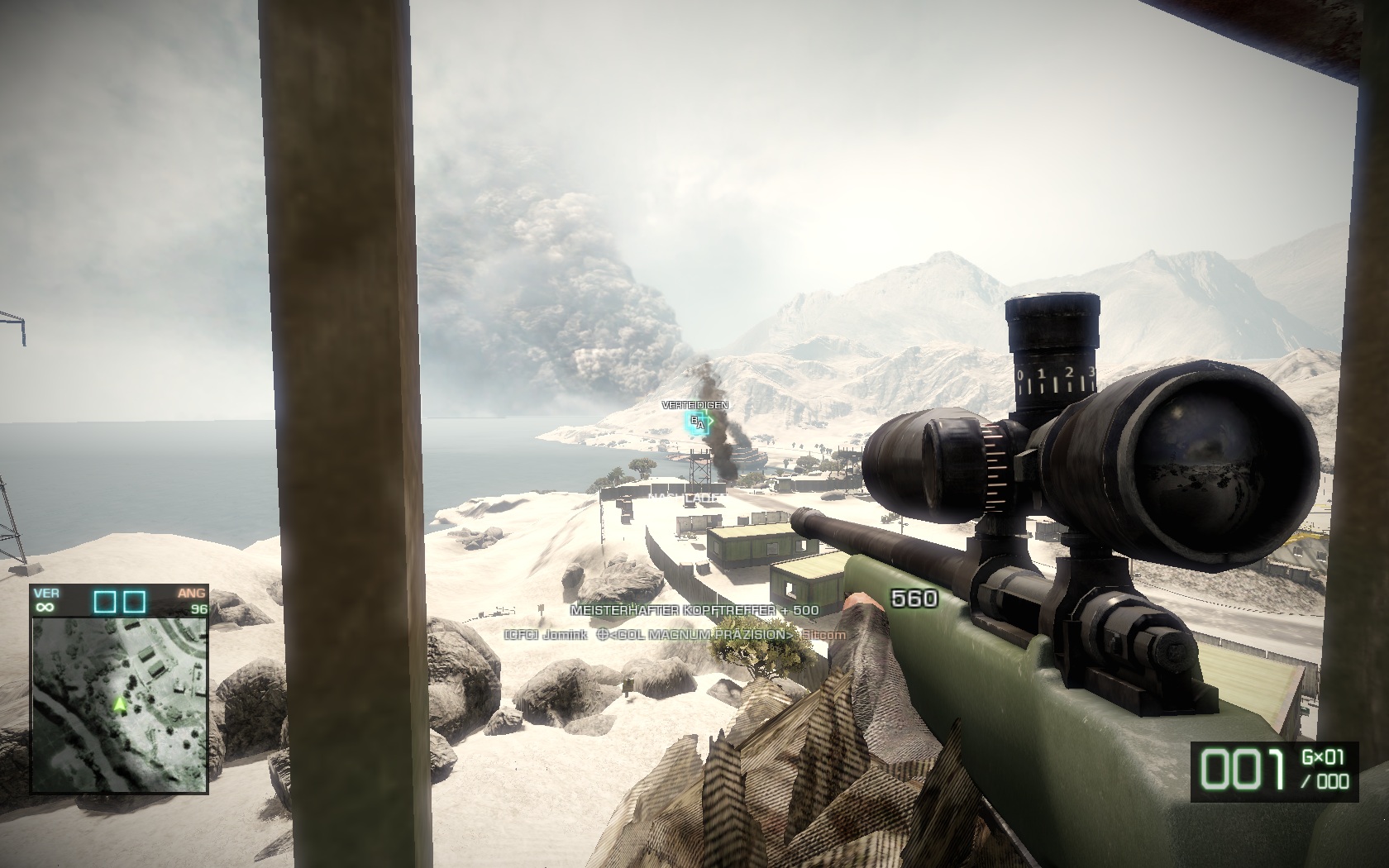Click the VERTEIDIGEN objective marker

[x=698, y=423]
